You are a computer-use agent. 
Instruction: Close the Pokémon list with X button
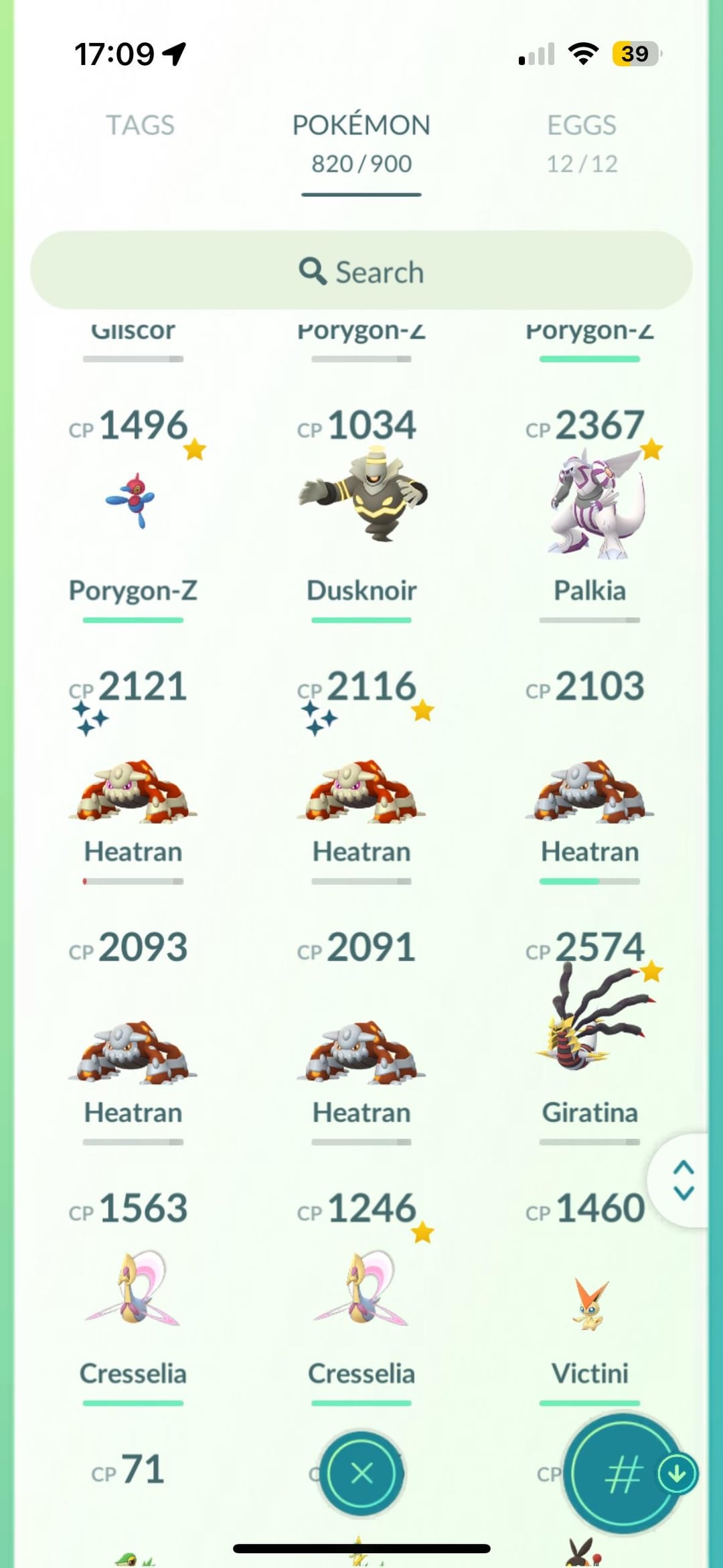pyautogui.click(x=361, y=1473)
